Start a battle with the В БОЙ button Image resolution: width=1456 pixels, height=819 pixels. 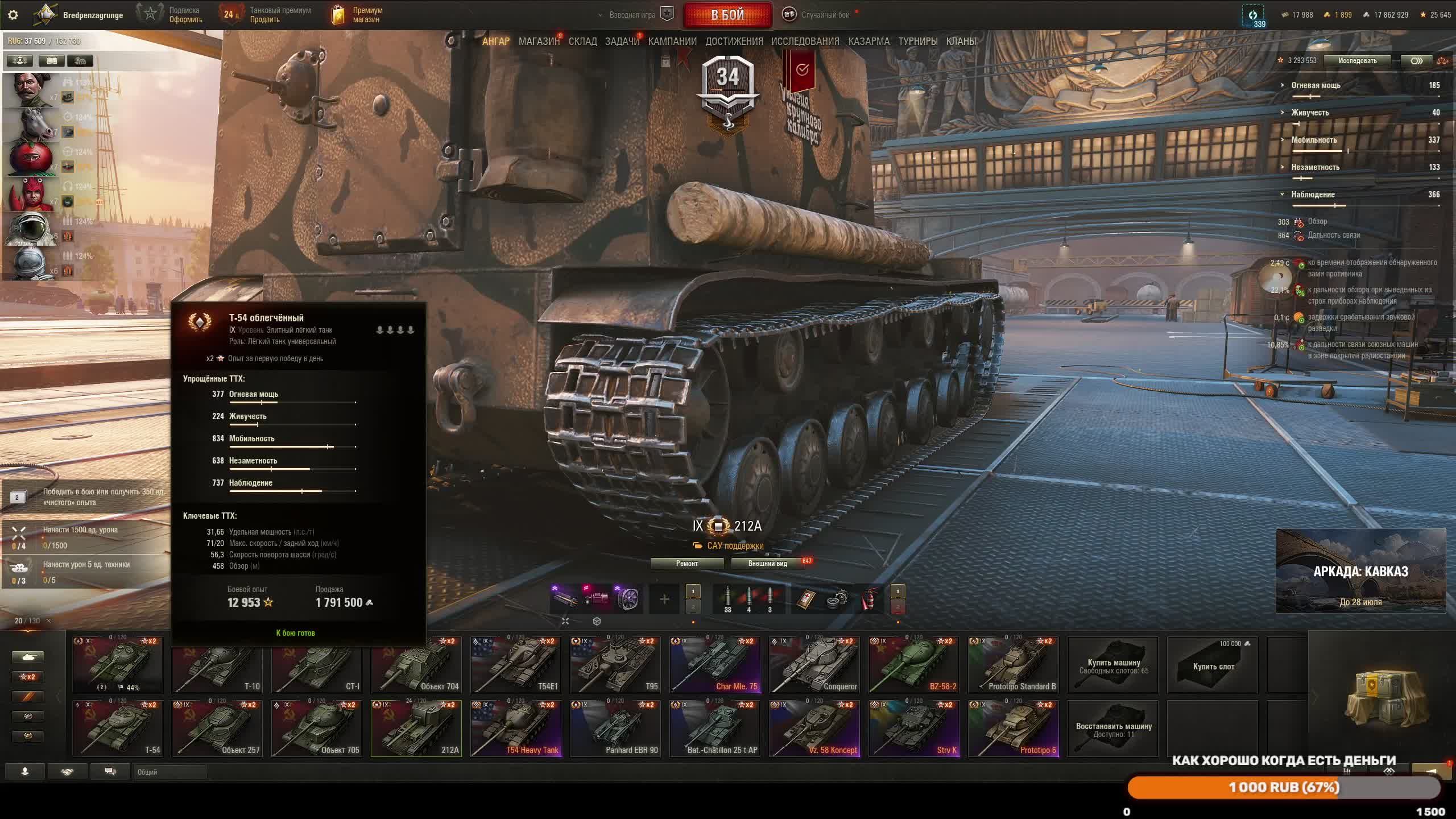tap(727, 15)
